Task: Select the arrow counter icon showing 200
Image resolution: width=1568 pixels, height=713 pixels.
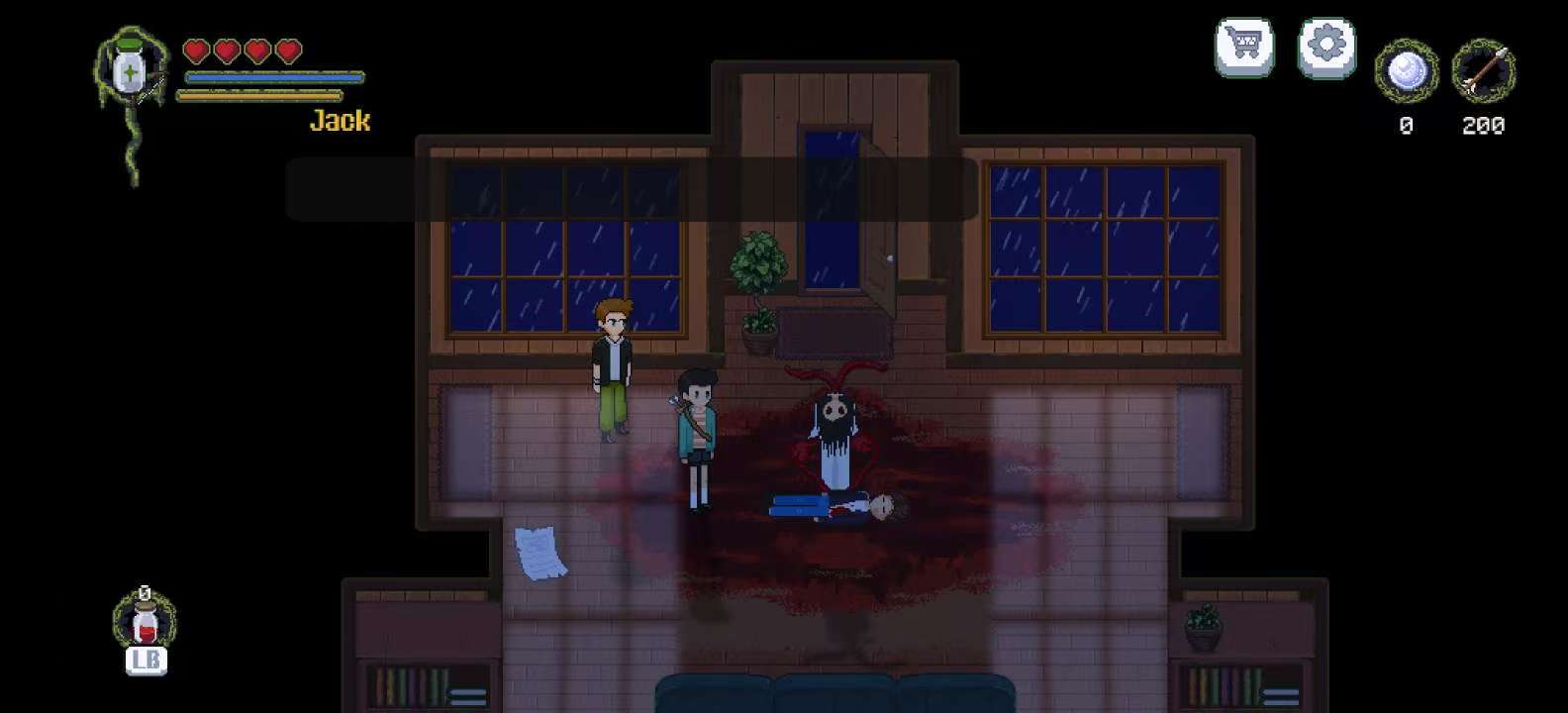Action: [1482, 71]
